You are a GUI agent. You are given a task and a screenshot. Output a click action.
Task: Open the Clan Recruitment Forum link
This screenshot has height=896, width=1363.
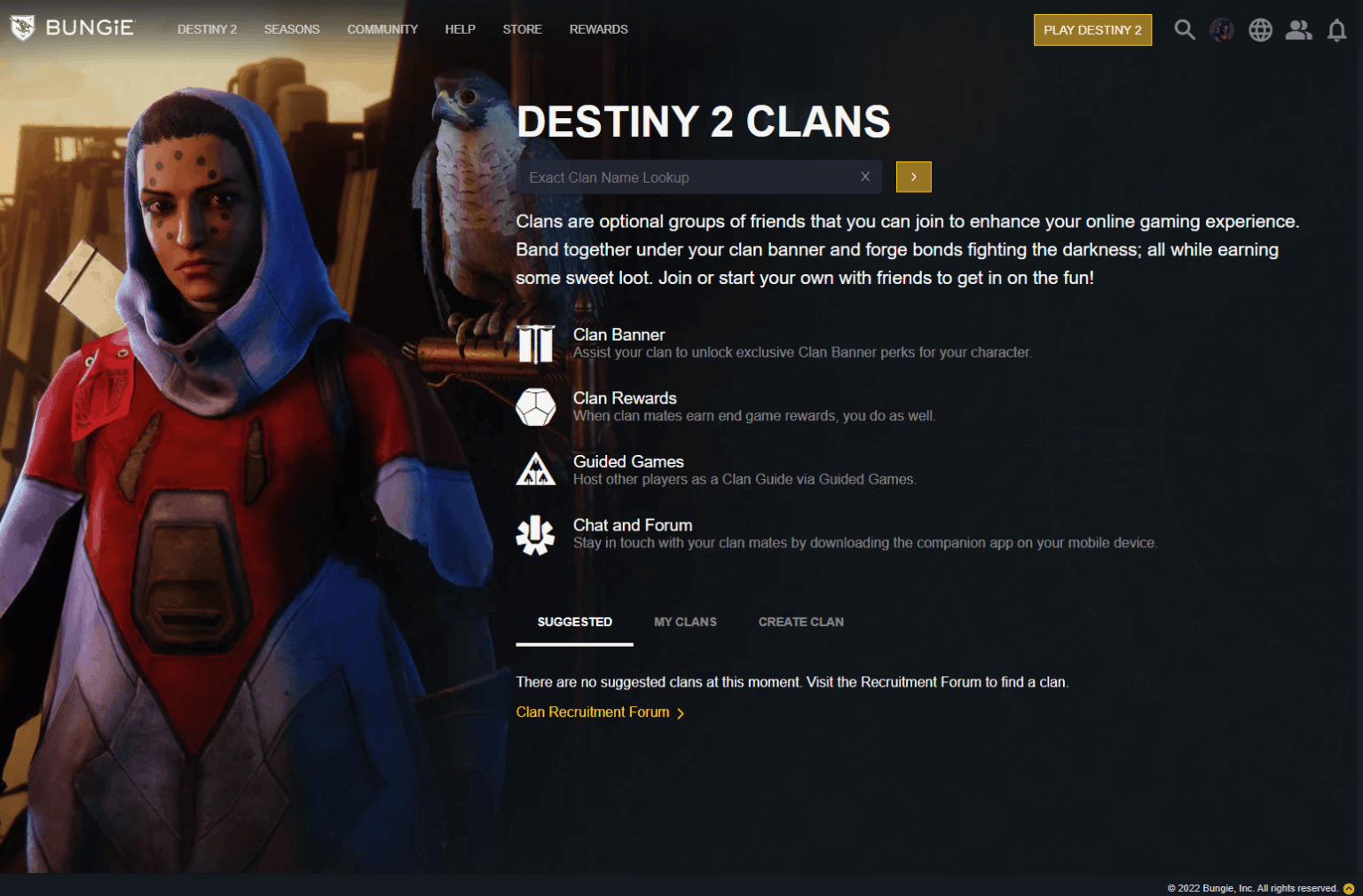[593, 711]
